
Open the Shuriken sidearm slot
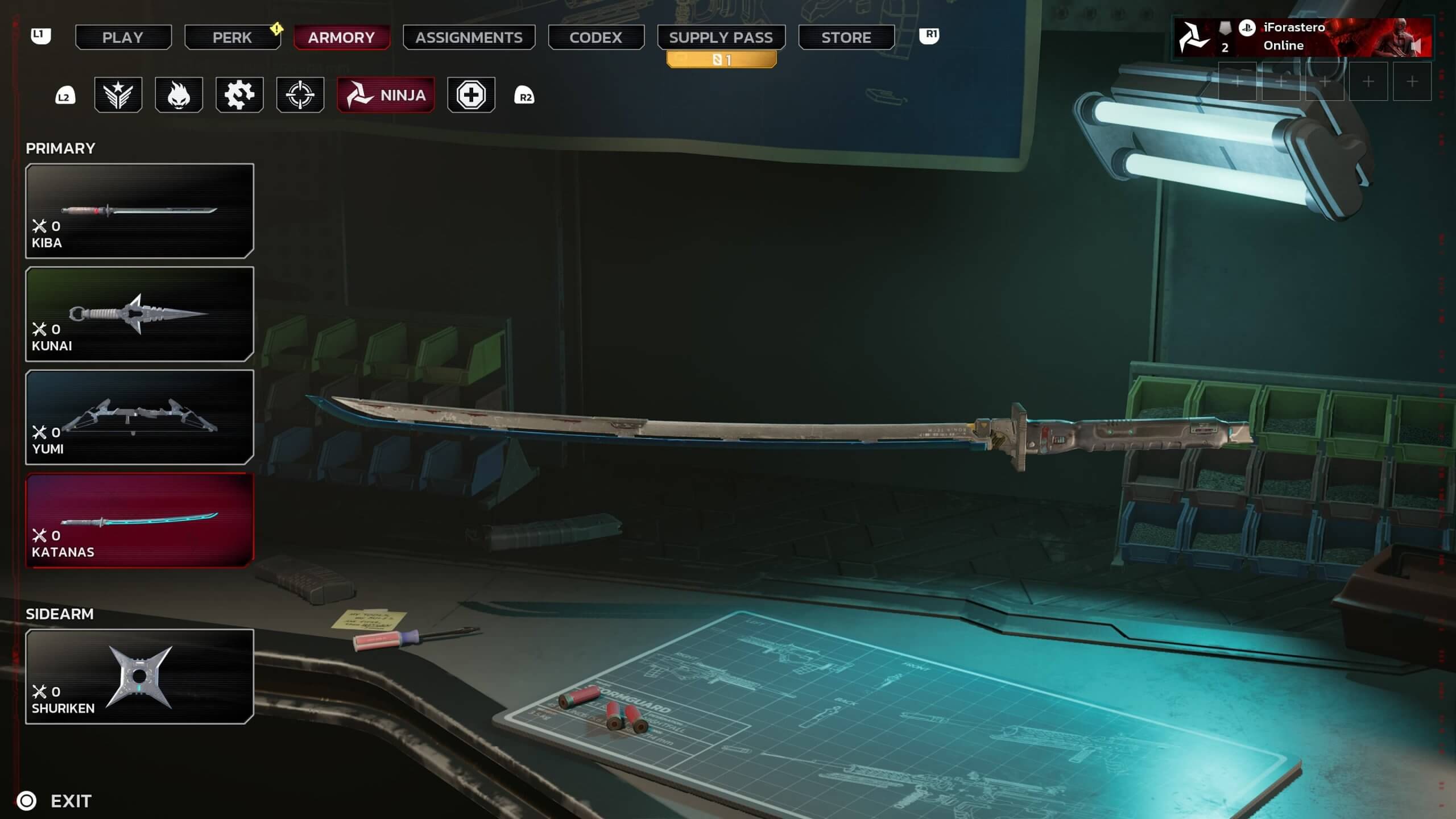(139, 676)
